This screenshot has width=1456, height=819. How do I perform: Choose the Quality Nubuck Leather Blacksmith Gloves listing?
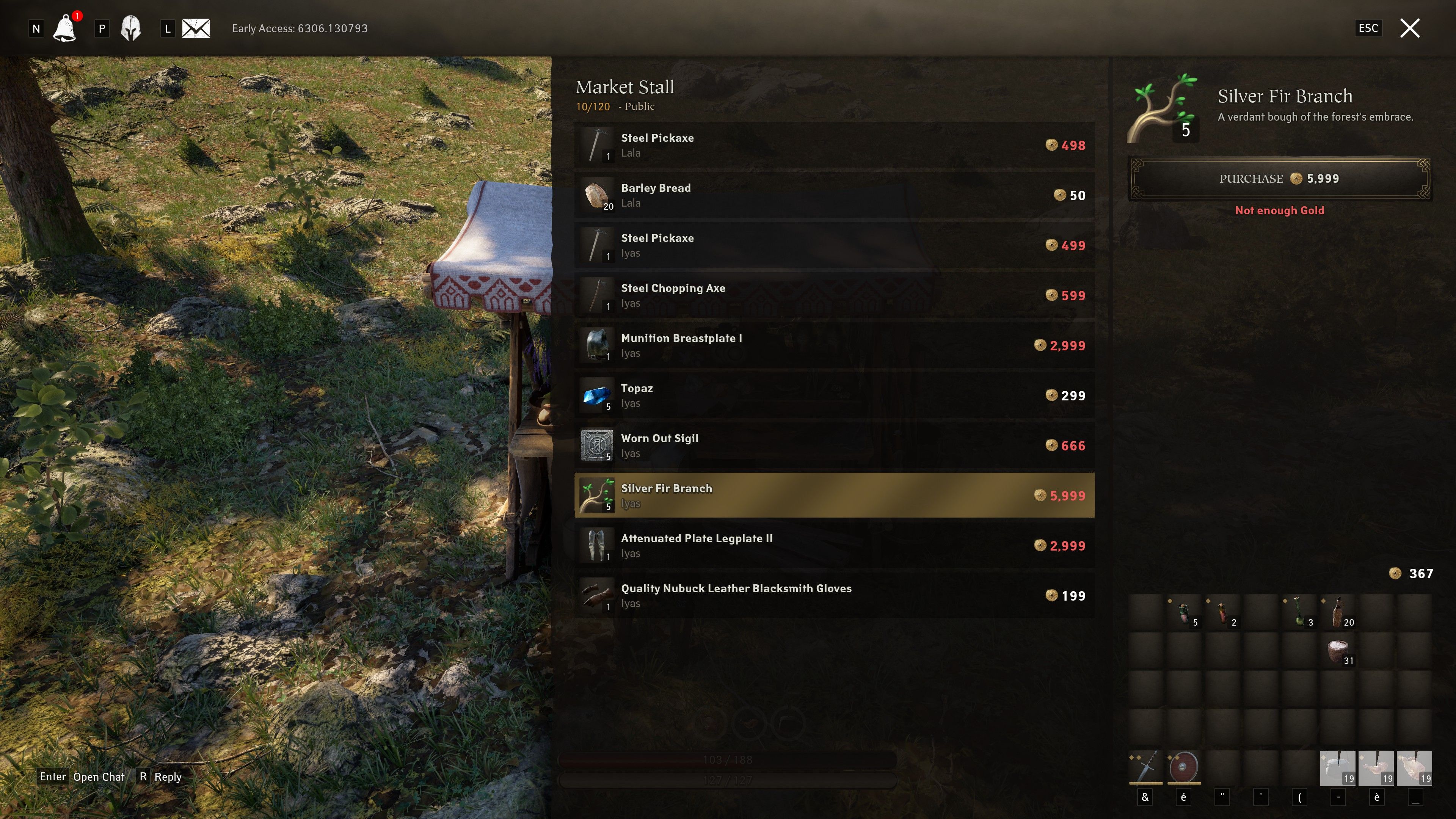click(834, 596)
